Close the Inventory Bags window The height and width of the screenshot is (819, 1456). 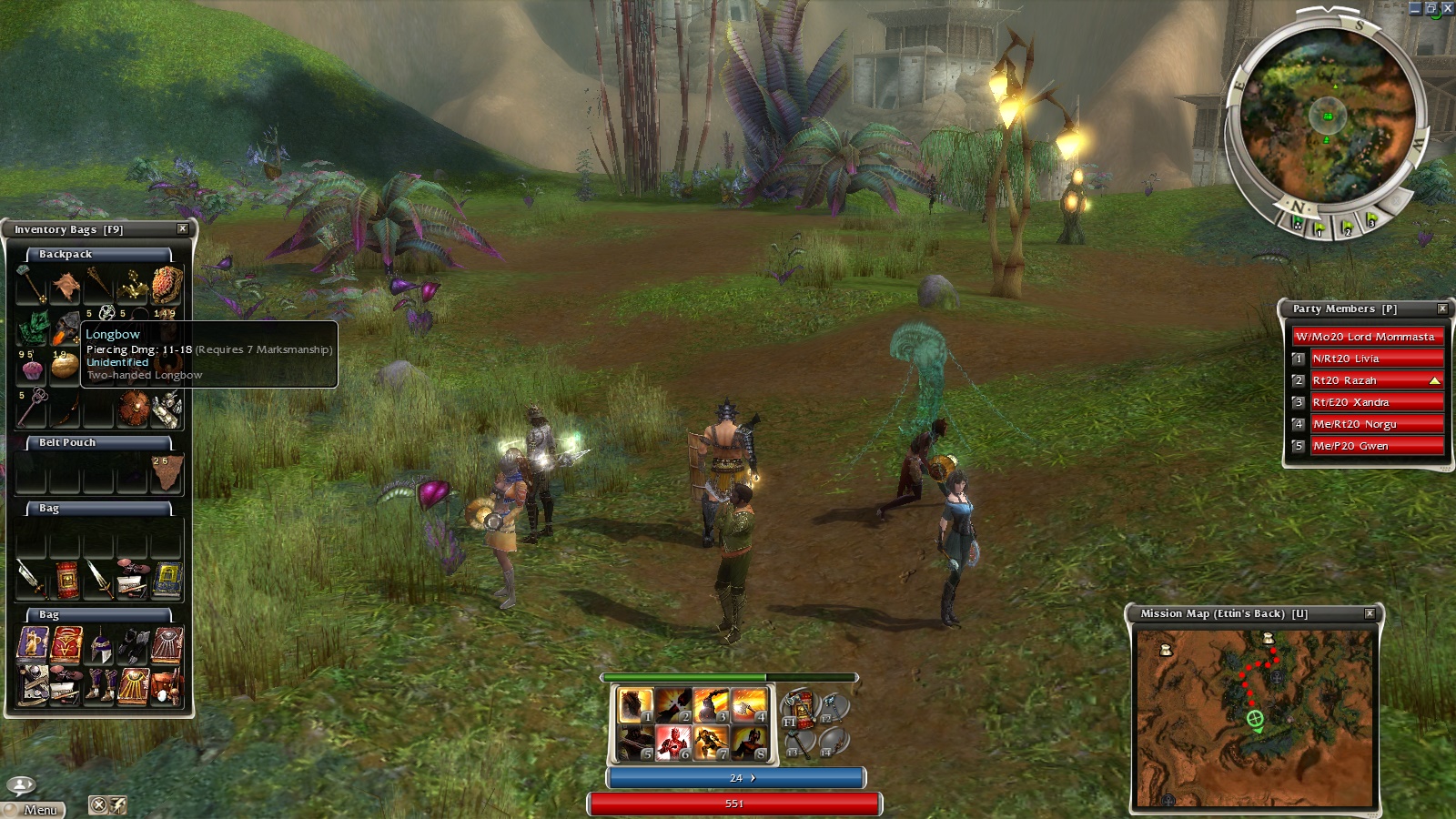pos(182,229)
